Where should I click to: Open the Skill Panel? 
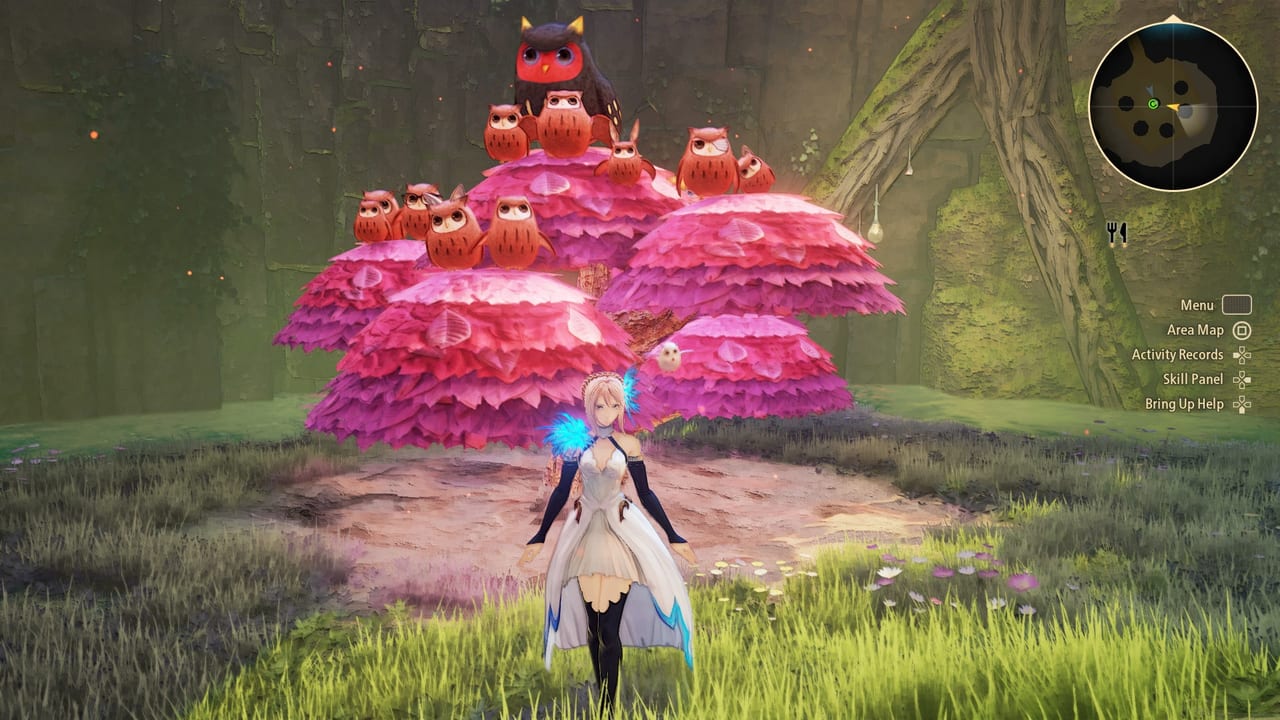(x=1193, y=379)
